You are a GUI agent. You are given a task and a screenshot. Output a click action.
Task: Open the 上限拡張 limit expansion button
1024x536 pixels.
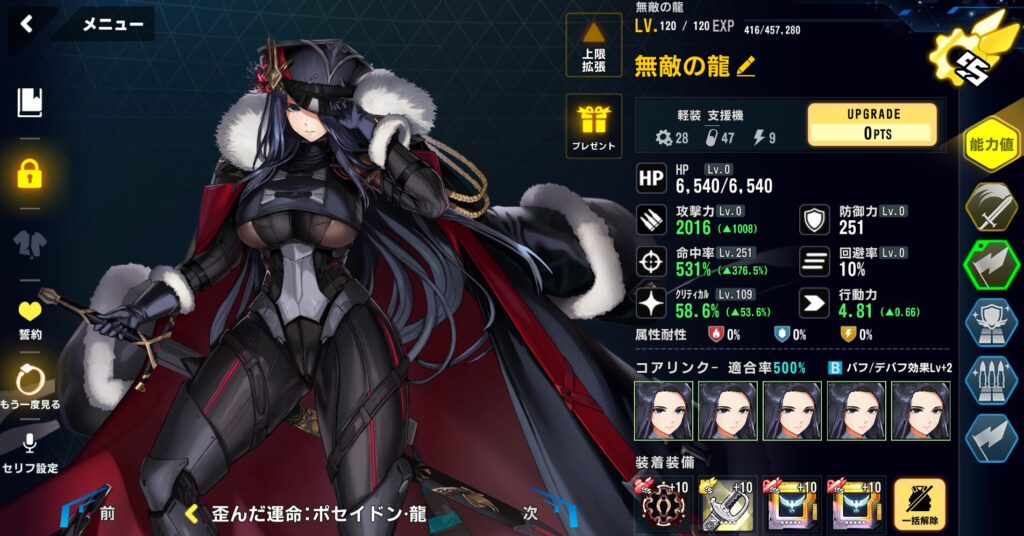click(x=594, y=46)
